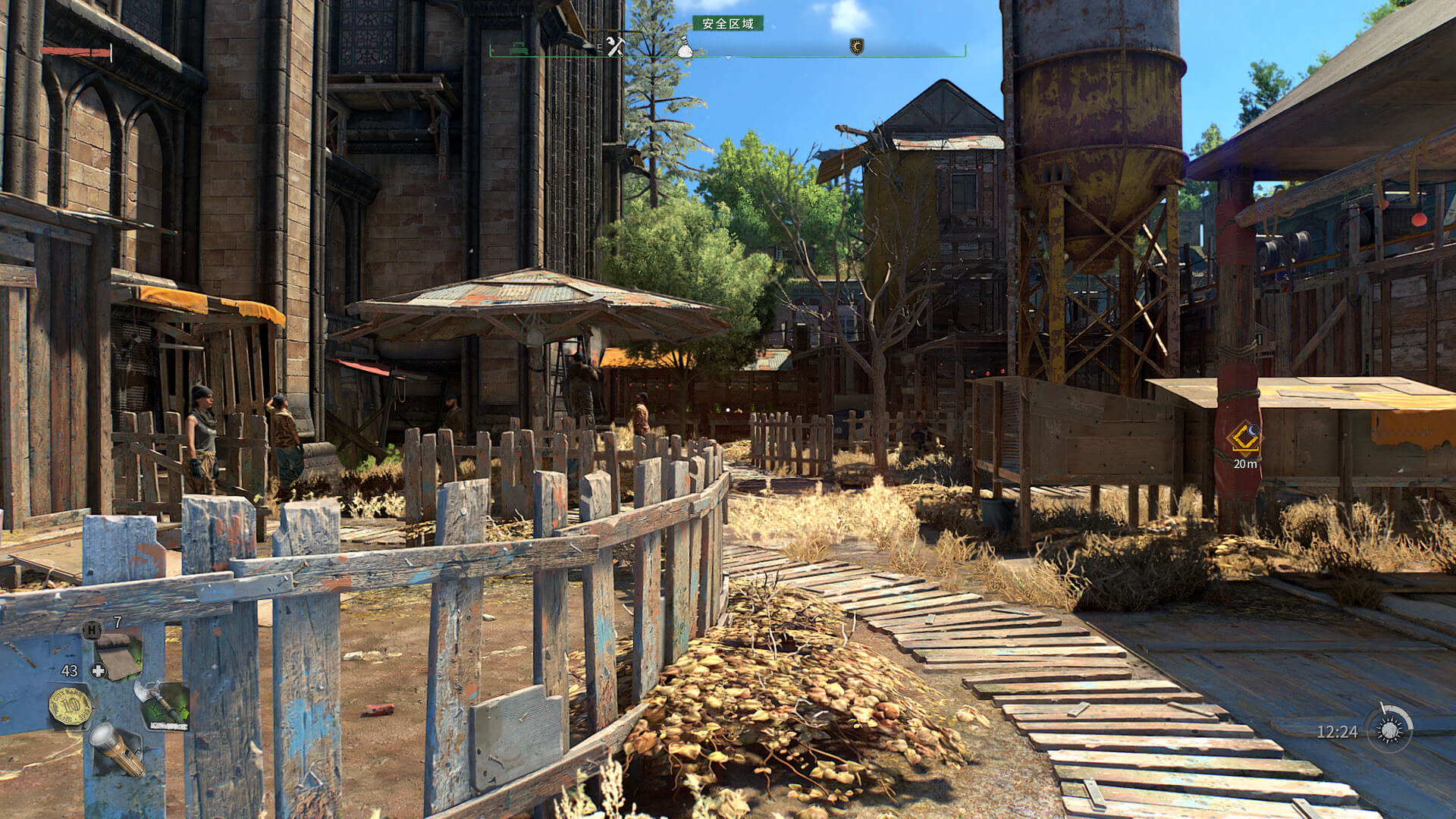Click the green 安全区域 safe zone label

[x=728, y=24]
